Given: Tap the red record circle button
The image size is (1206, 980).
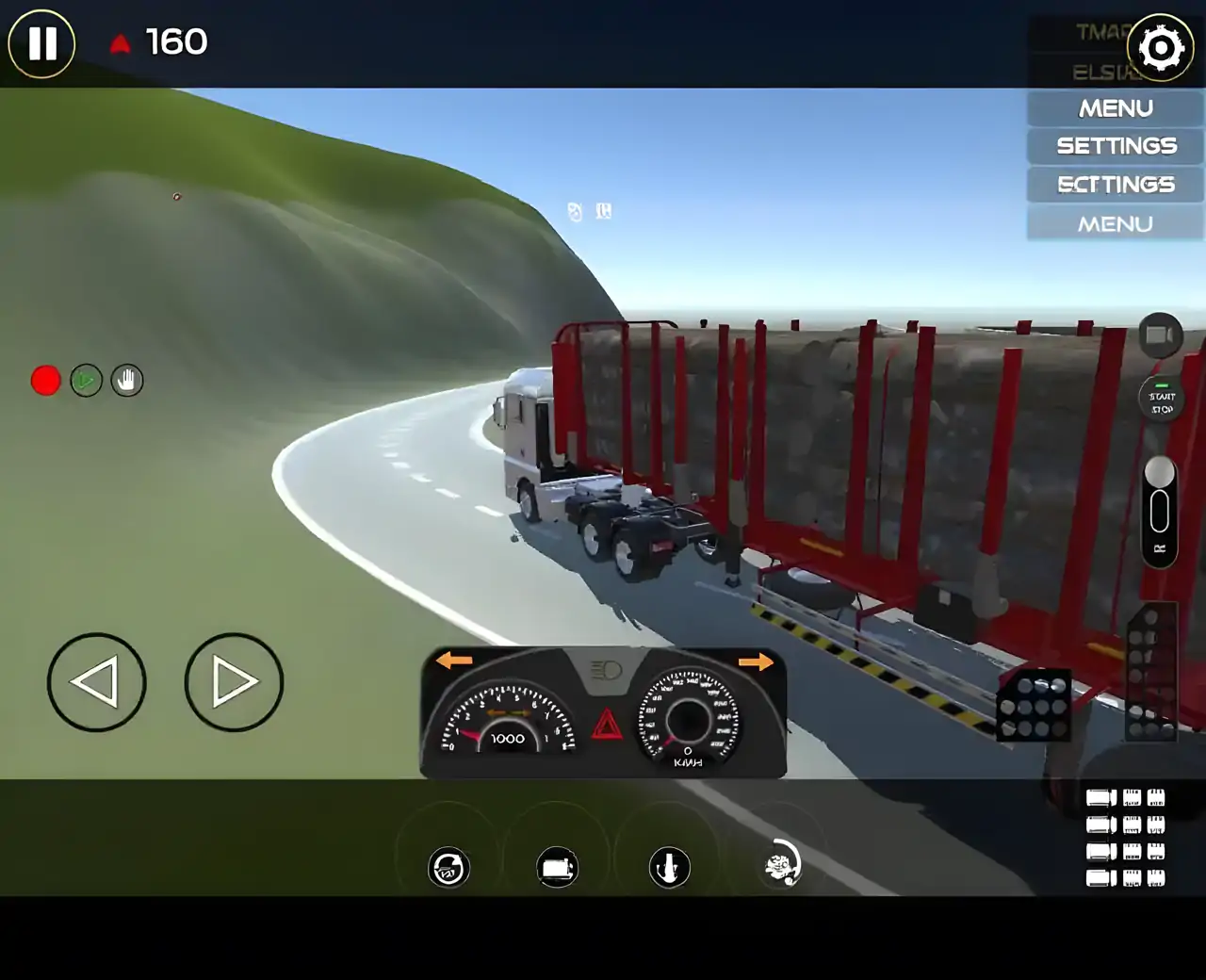Looking at the screenshot, I should [45, 381].
